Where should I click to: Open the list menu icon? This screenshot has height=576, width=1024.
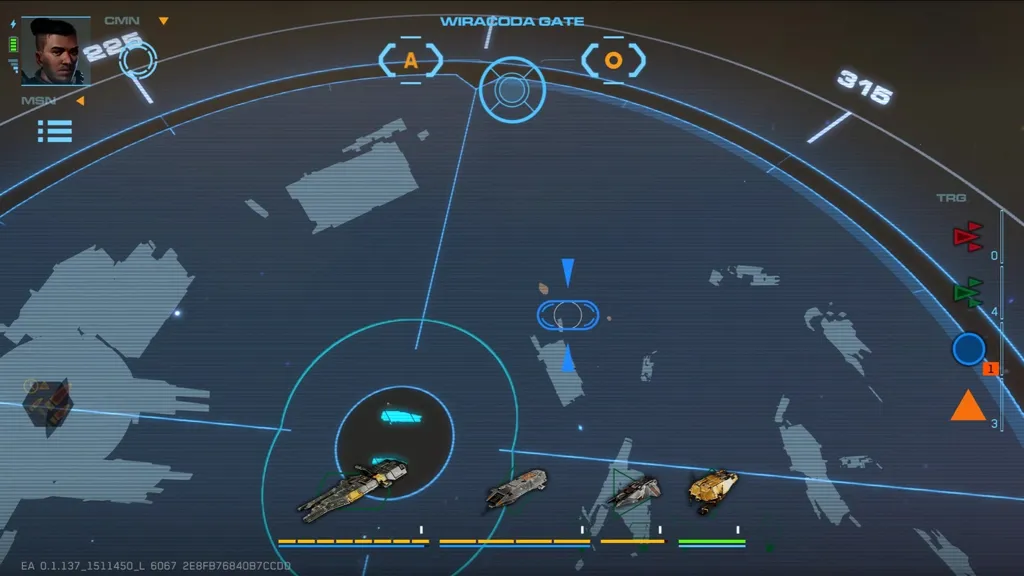(55, 130)
